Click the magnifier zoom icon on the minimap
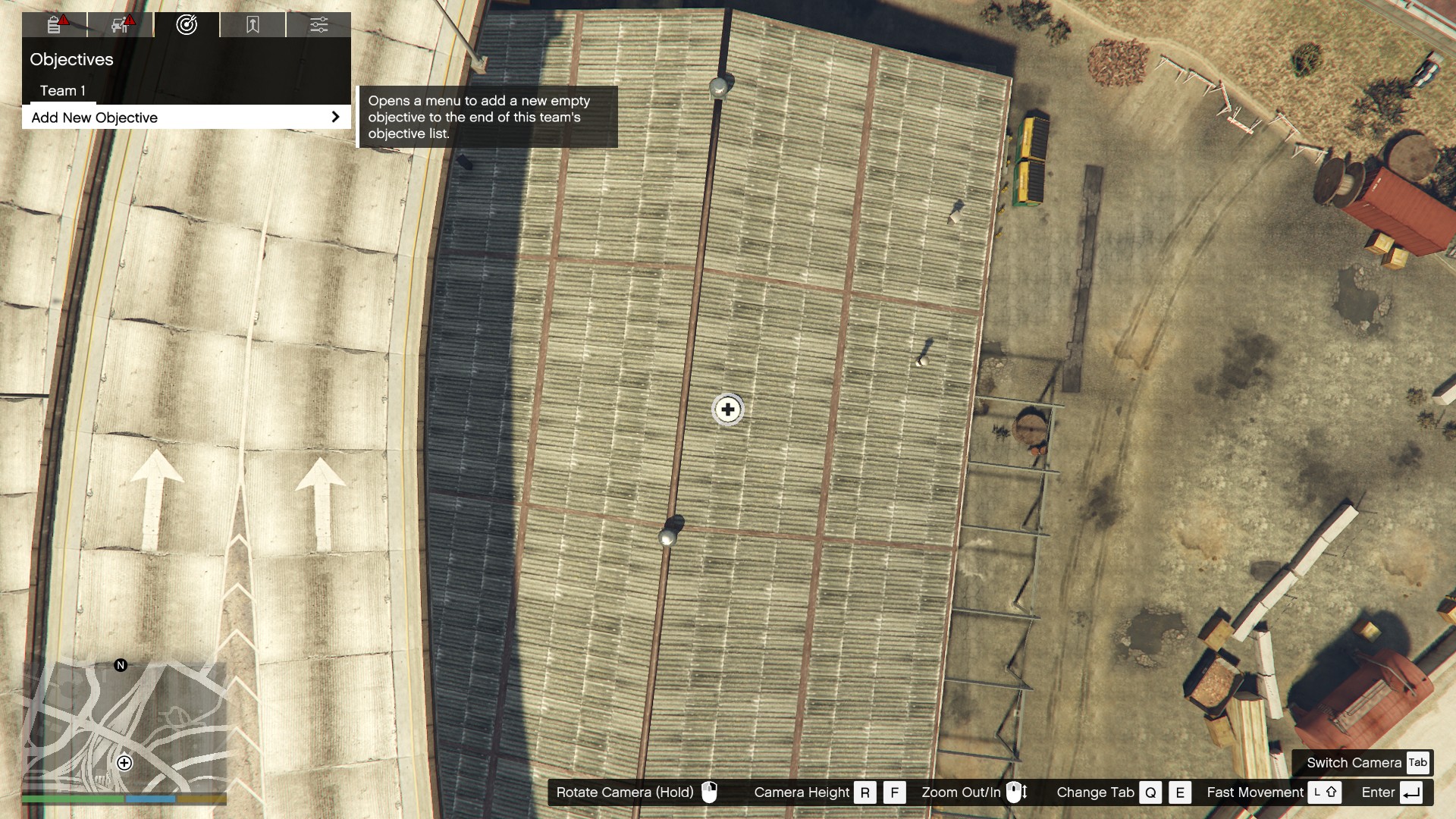This screenshot has width=1456, height=819. 124,764
